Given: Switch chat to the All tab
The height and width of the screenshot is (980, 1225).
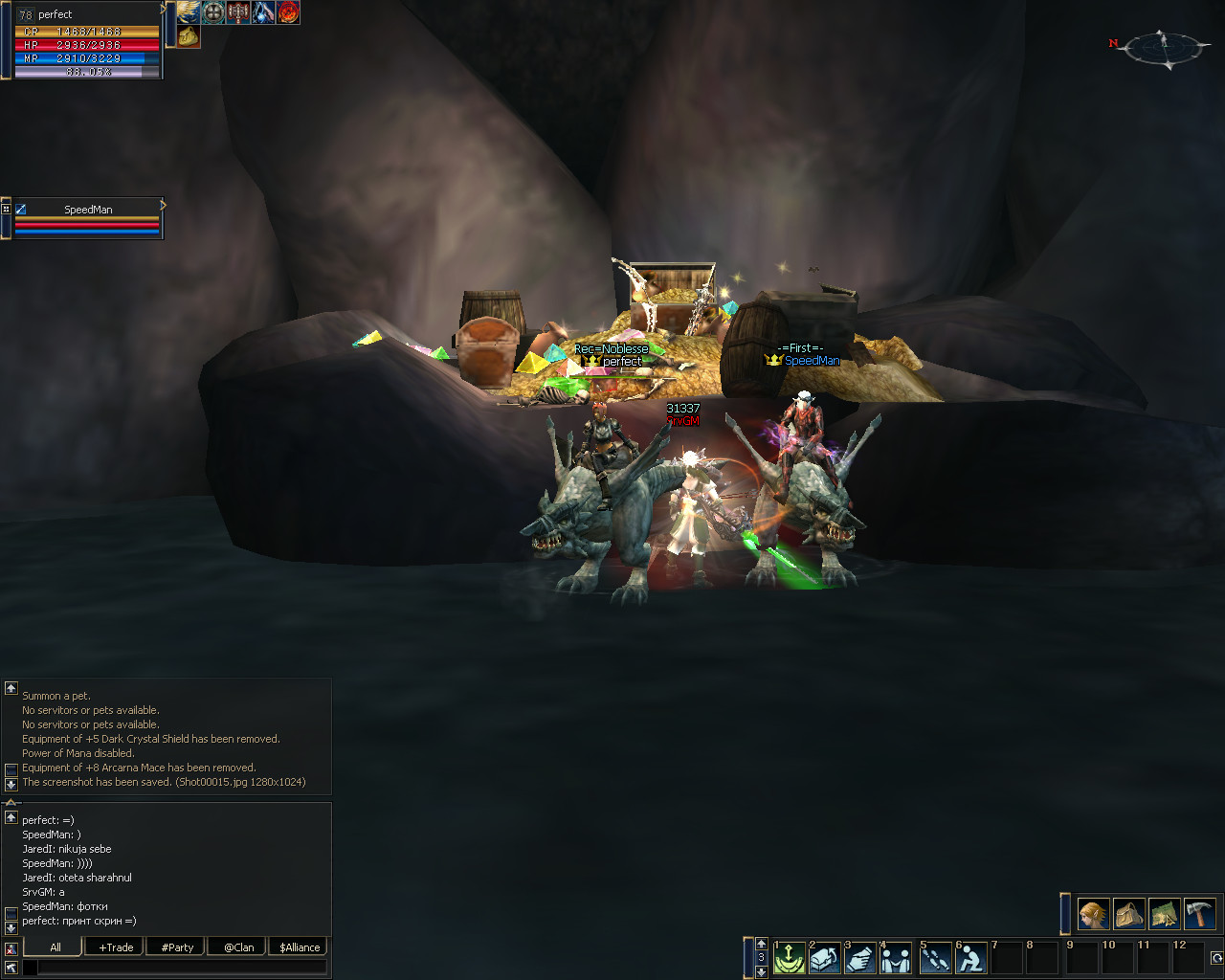Looking at the screenshot, I should point(55,947).
